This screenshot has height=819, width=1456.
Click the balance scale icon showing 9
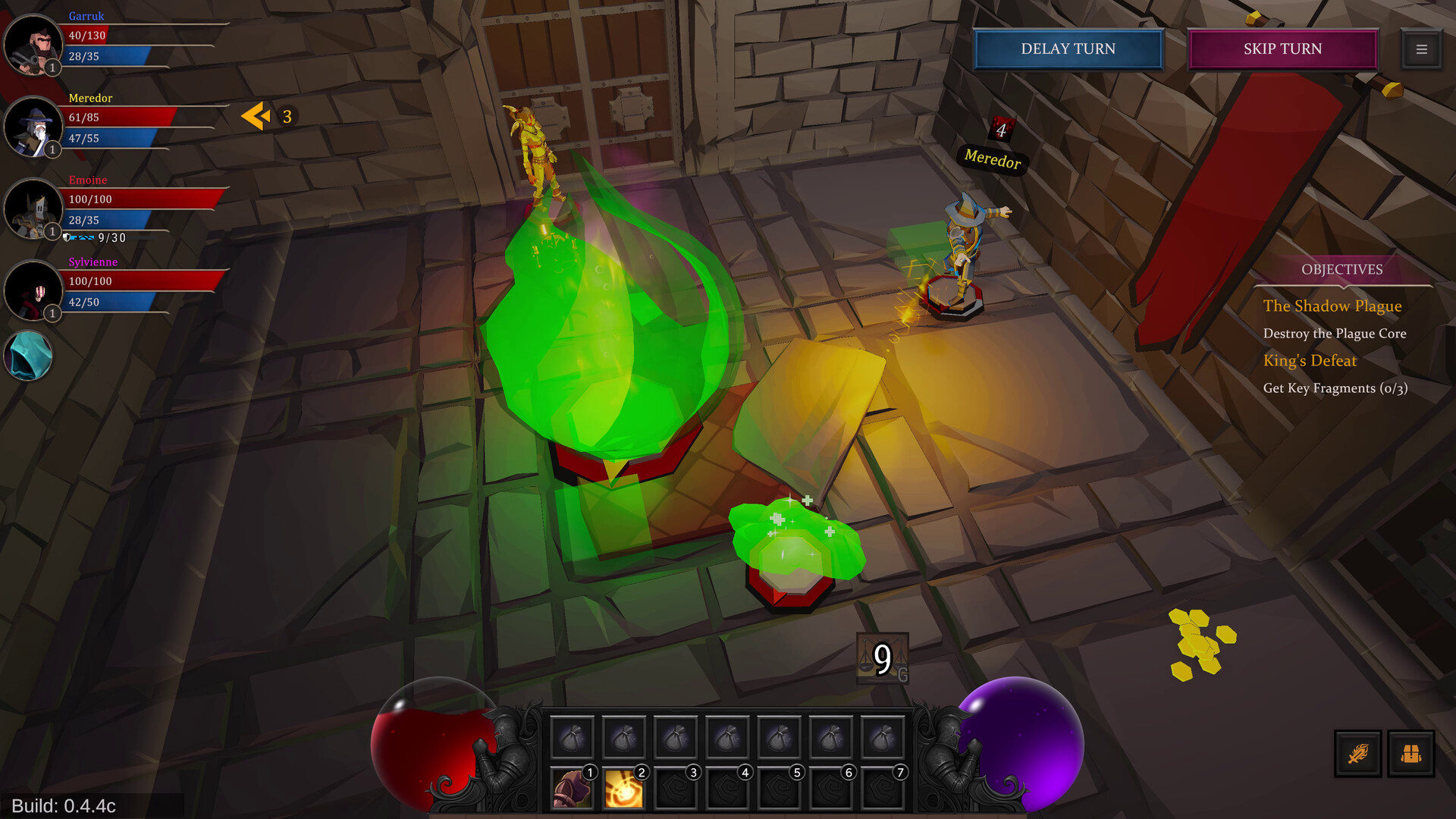882,658
